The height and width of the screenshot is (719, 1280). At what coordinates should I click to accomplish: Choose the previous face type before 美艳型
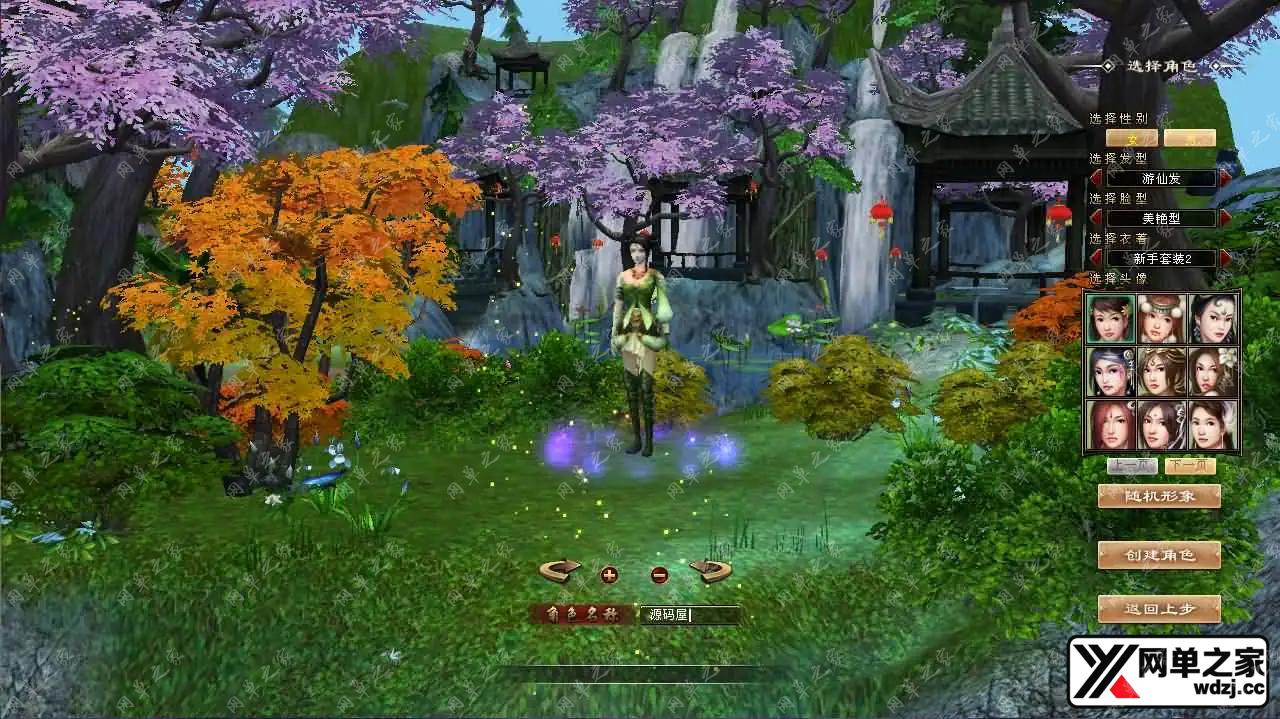tap(1097, 218)
